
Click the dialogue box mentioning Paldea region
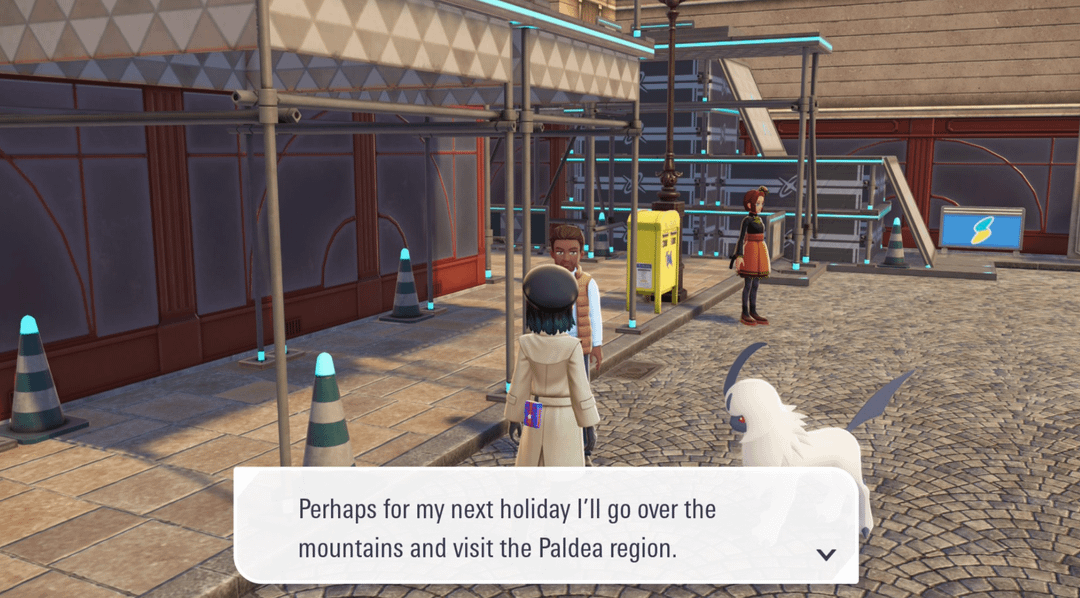[x=545, y=527]
